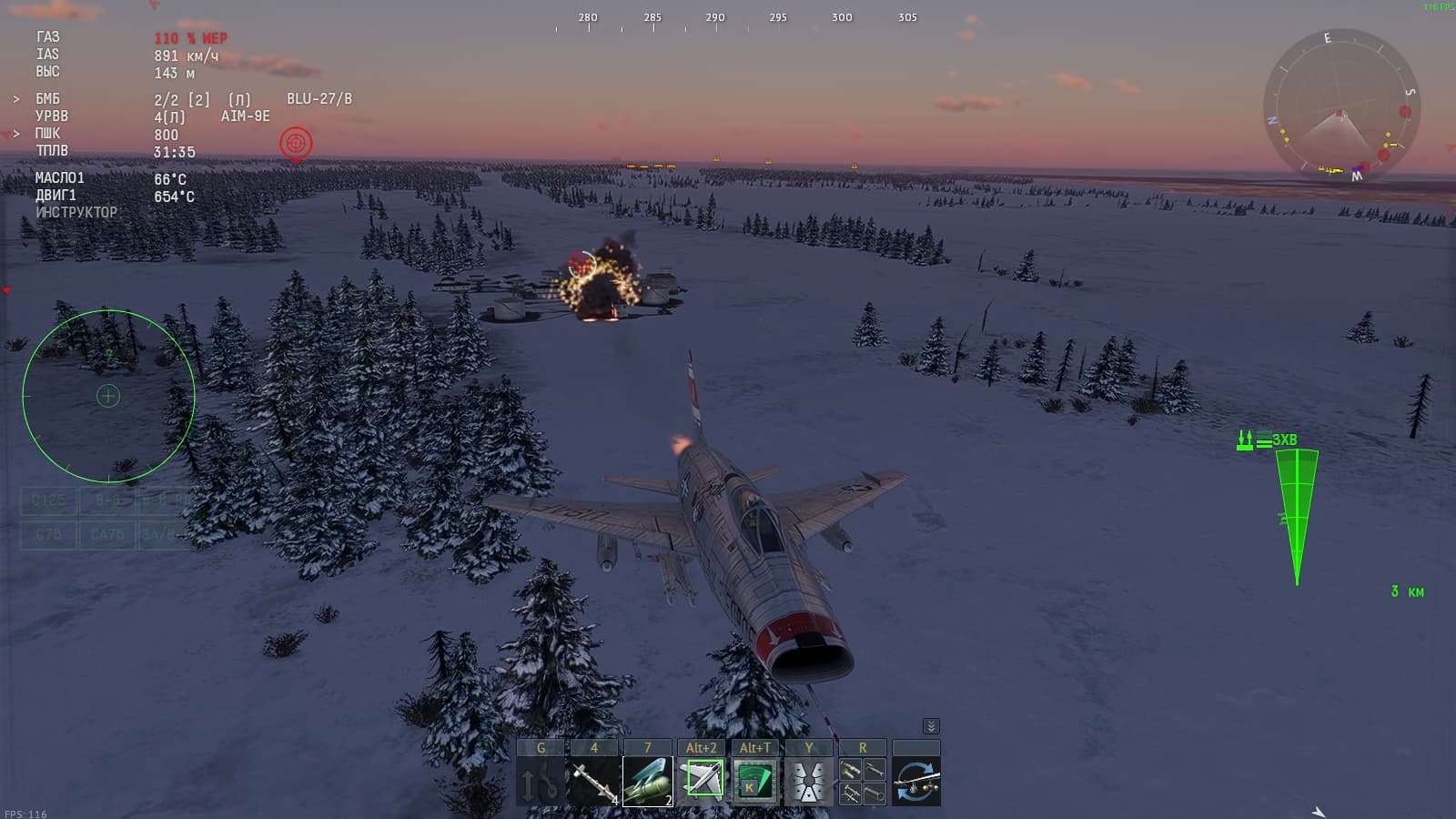The image size is (1456, 819).
Task: Open the radial wheel menu icon
Action: point(809,781)
